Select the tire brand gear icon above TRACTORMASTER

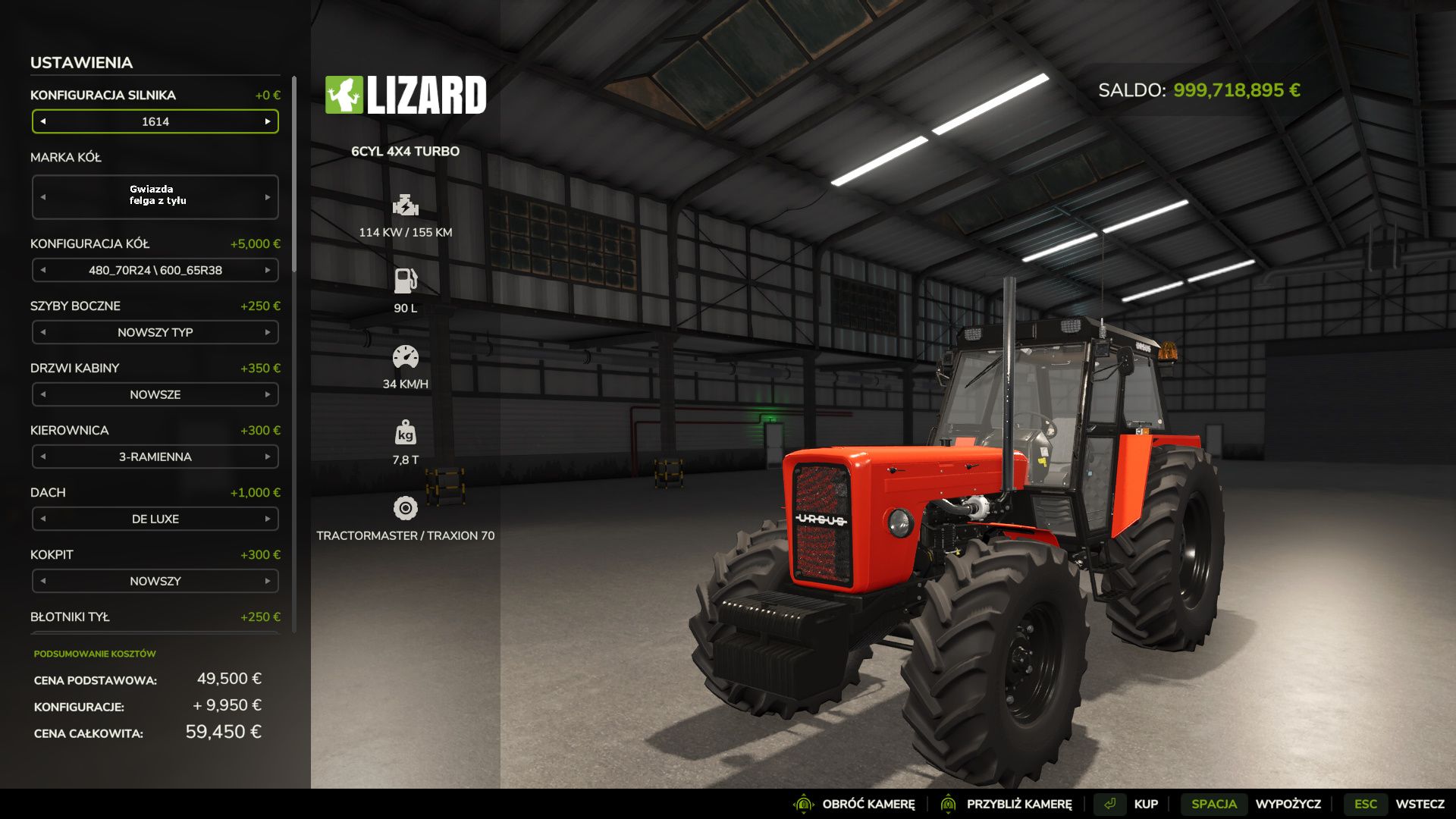[x=406, y=507]
